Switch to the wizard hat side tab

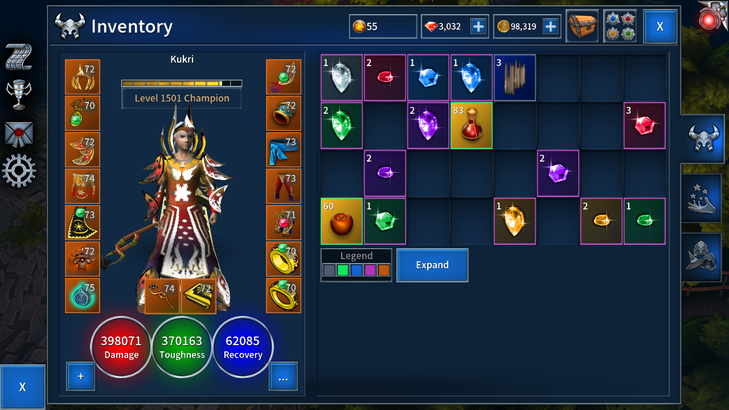(703, 198)
